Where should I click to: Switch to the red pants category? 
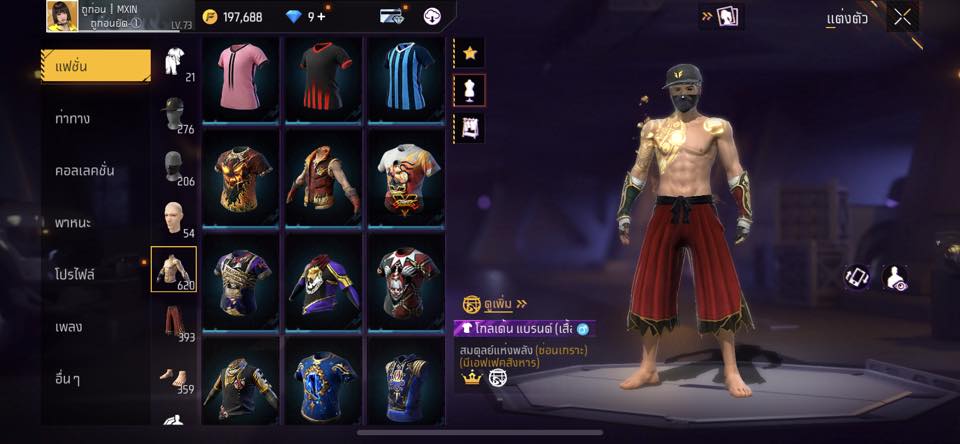pyautogui.click(x=174, y=322)
